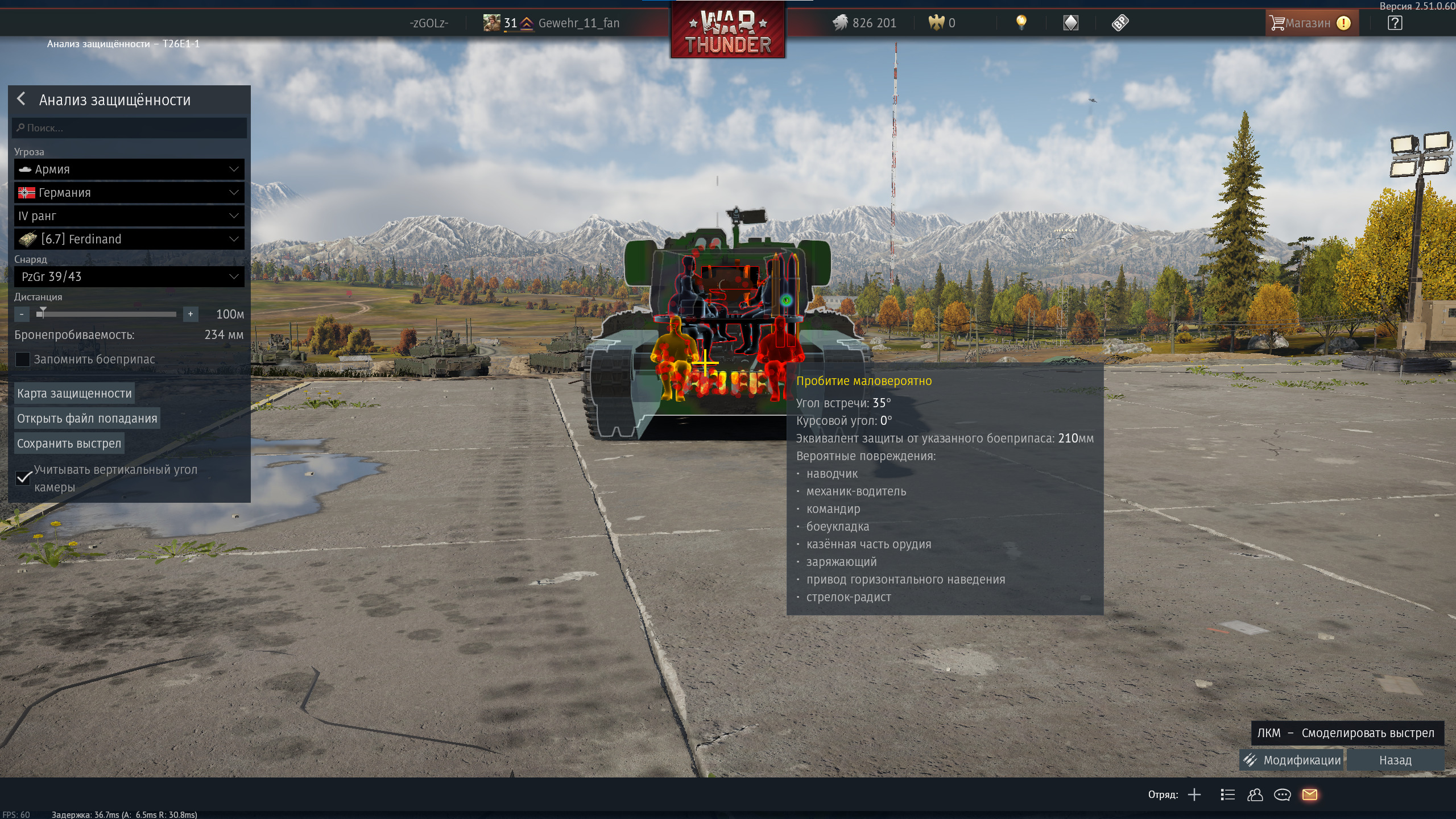Click the Назад button
1456x819 pixels.
point(1395,760)
